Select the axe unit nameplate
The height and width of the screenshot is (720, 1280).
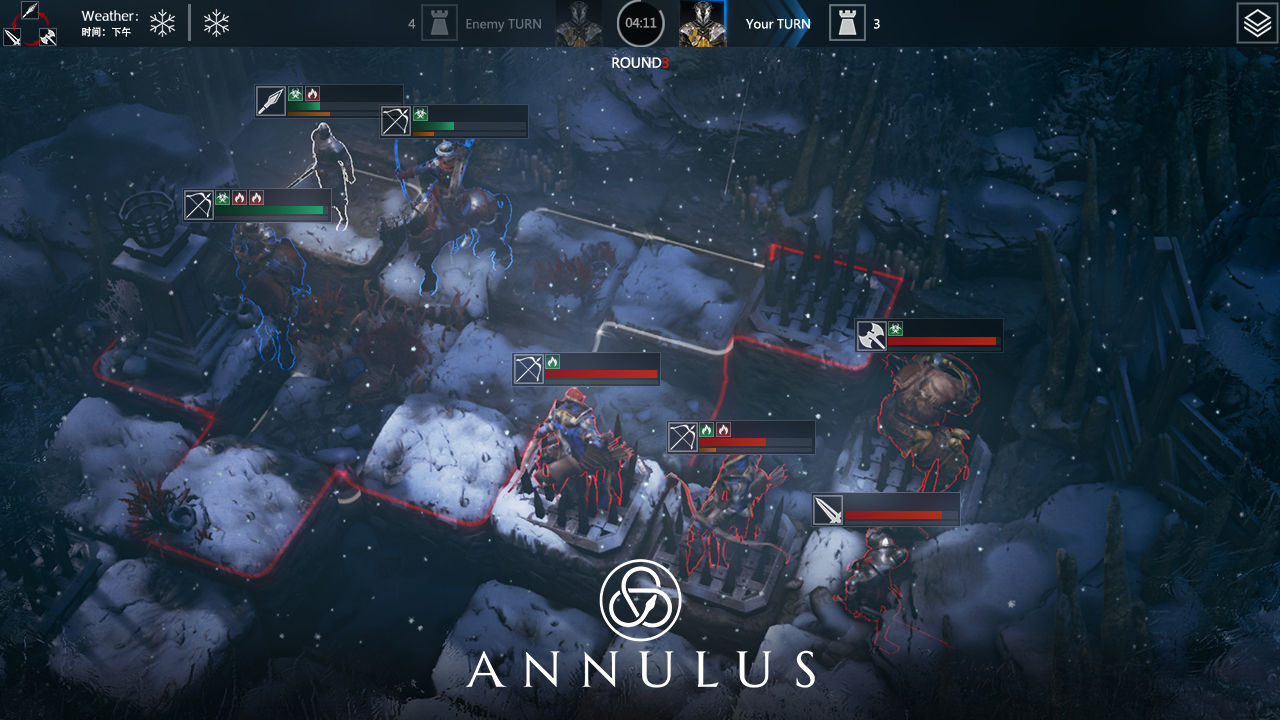pyautogui.click(x=871, y=336)
